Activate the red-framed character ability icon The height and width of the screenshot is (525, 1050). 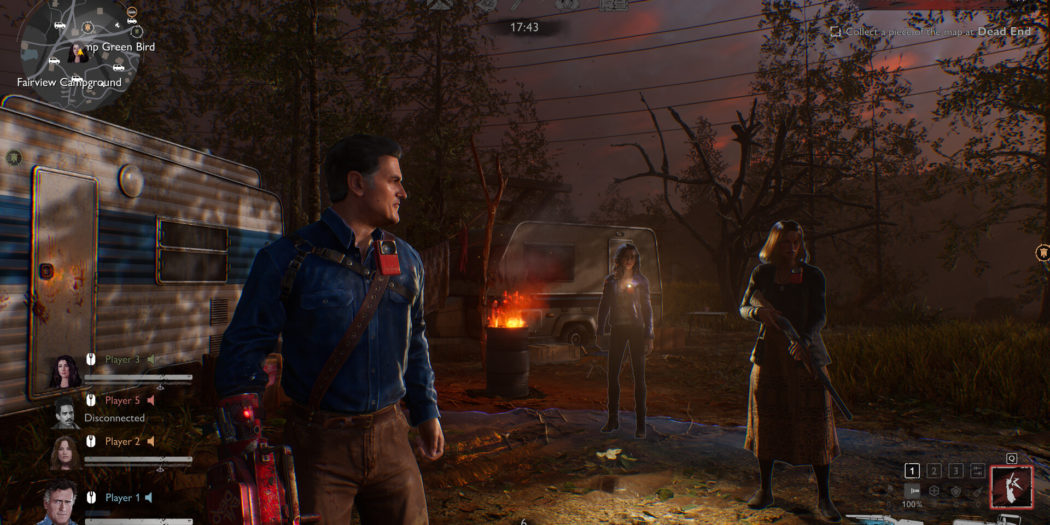(x=1011, y=488)
